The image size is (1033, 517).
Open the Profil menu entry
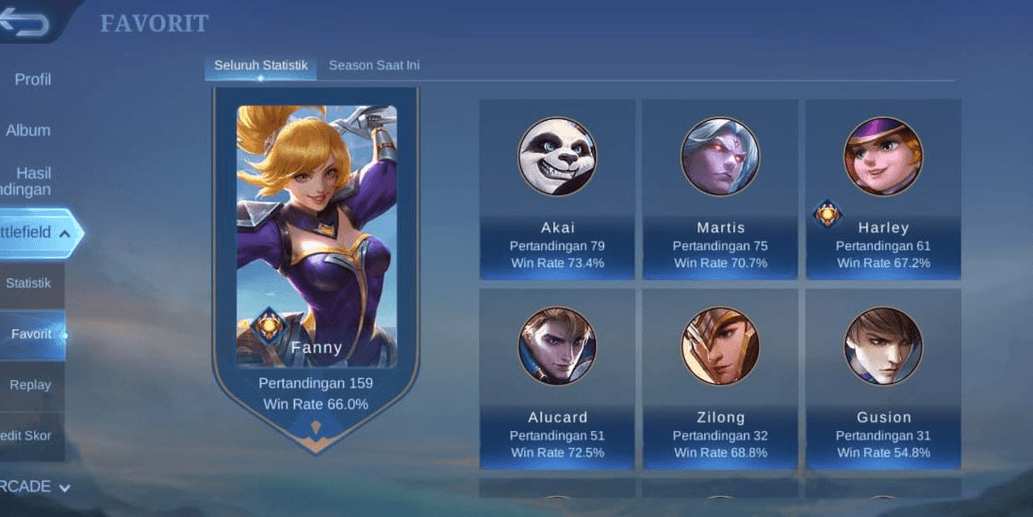[32, 80]
